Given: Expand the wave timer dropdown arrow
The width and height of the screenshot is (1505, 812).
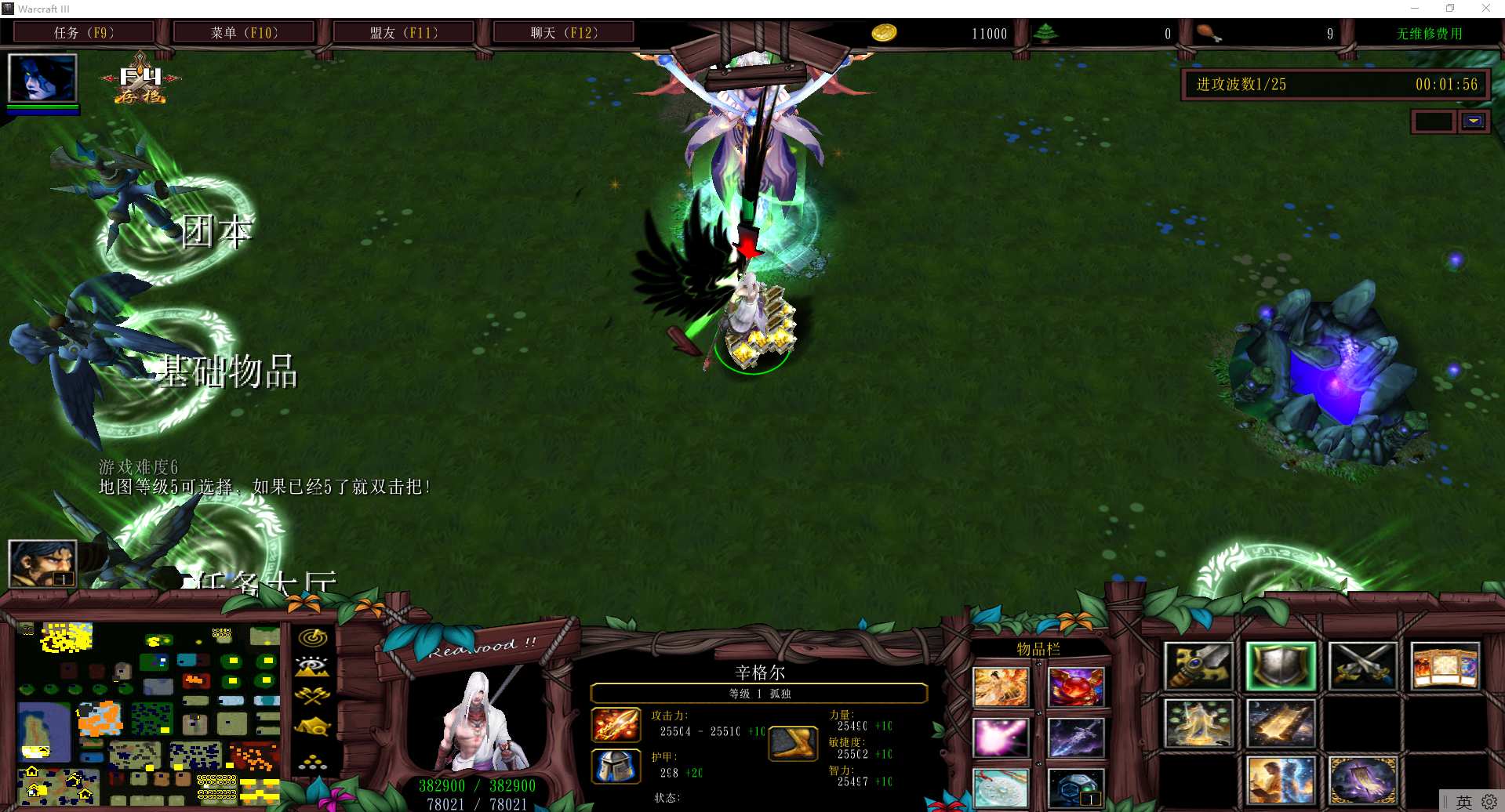Looking at the screenshot, I should point(1473,121).
